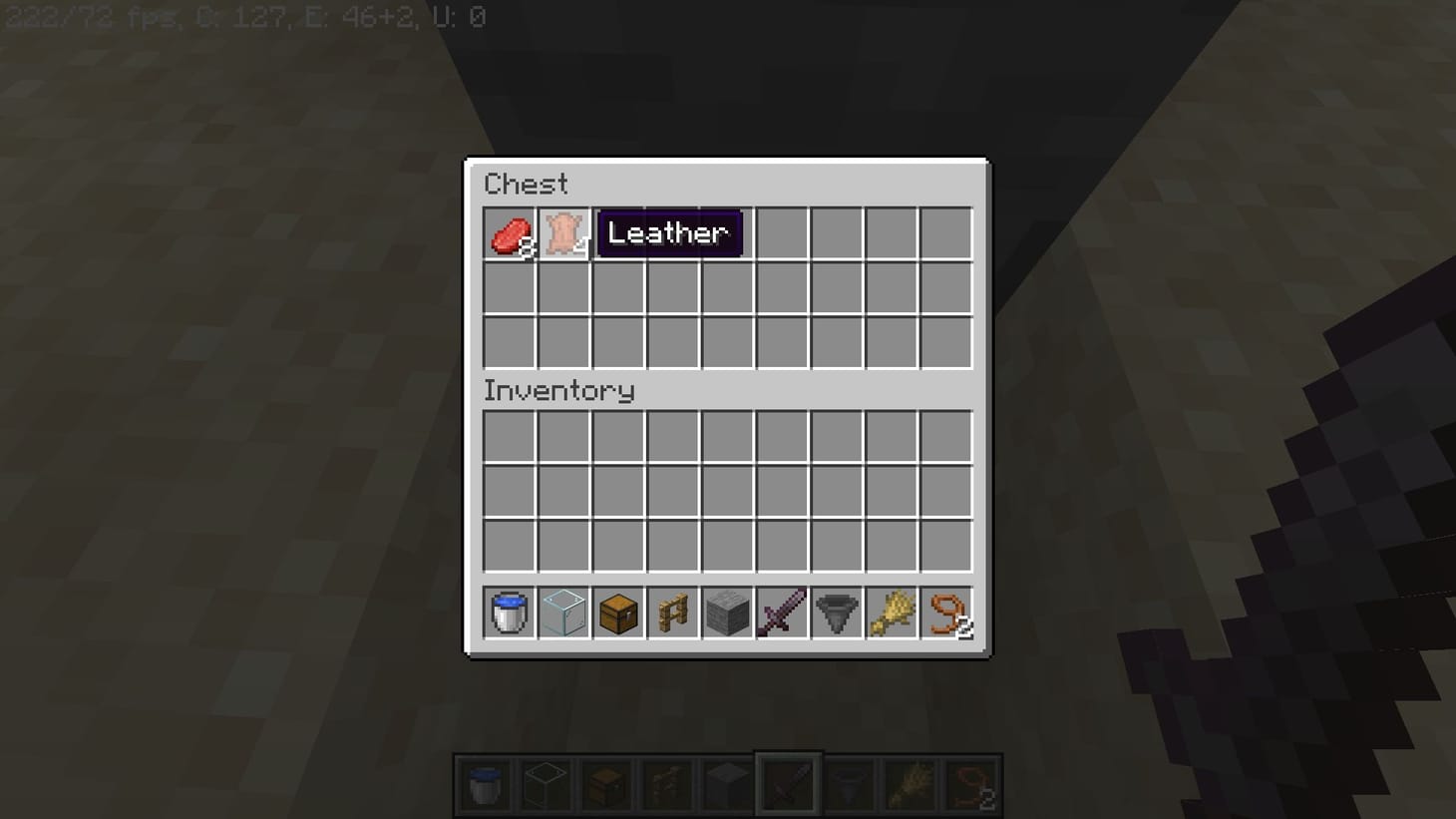Select the water bucket in the hotbar
Viewport: 1456px width, 819px height.
coord(509,613)
